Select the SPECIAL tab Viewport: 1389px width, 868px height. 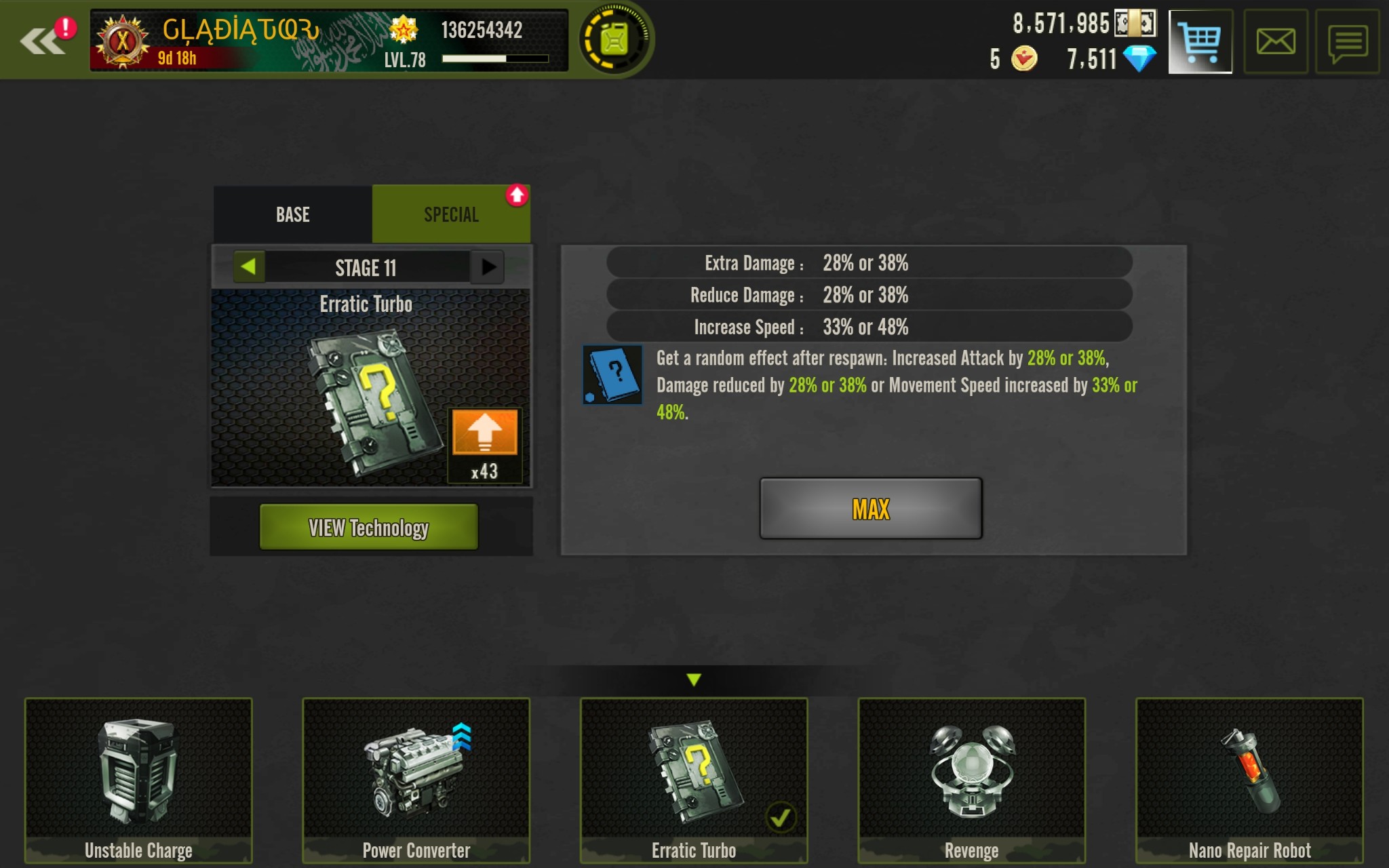[x=451, y=215]
